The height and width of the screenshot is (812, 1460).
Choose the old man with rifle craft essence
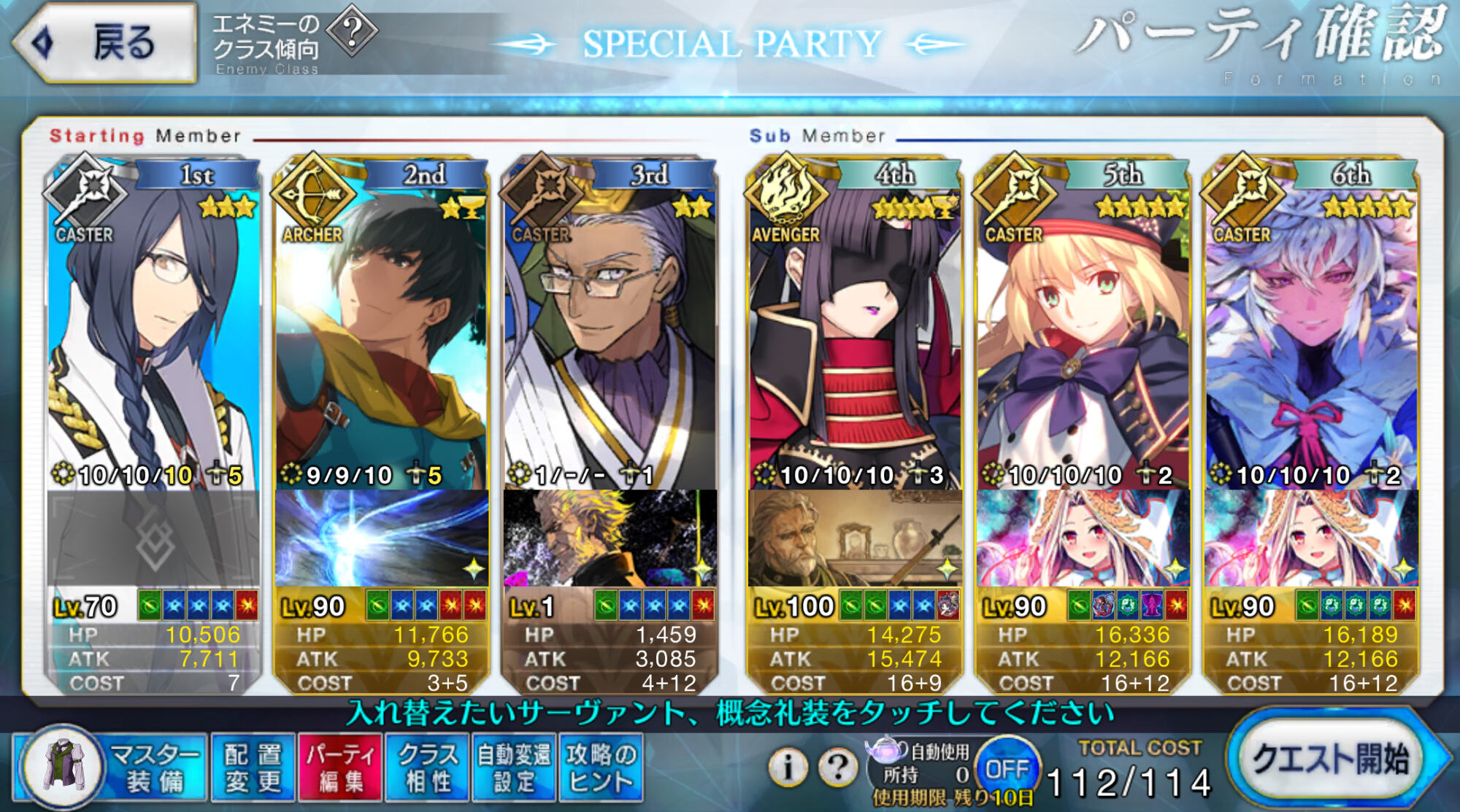pyautogui.click(x=854, y=538)
